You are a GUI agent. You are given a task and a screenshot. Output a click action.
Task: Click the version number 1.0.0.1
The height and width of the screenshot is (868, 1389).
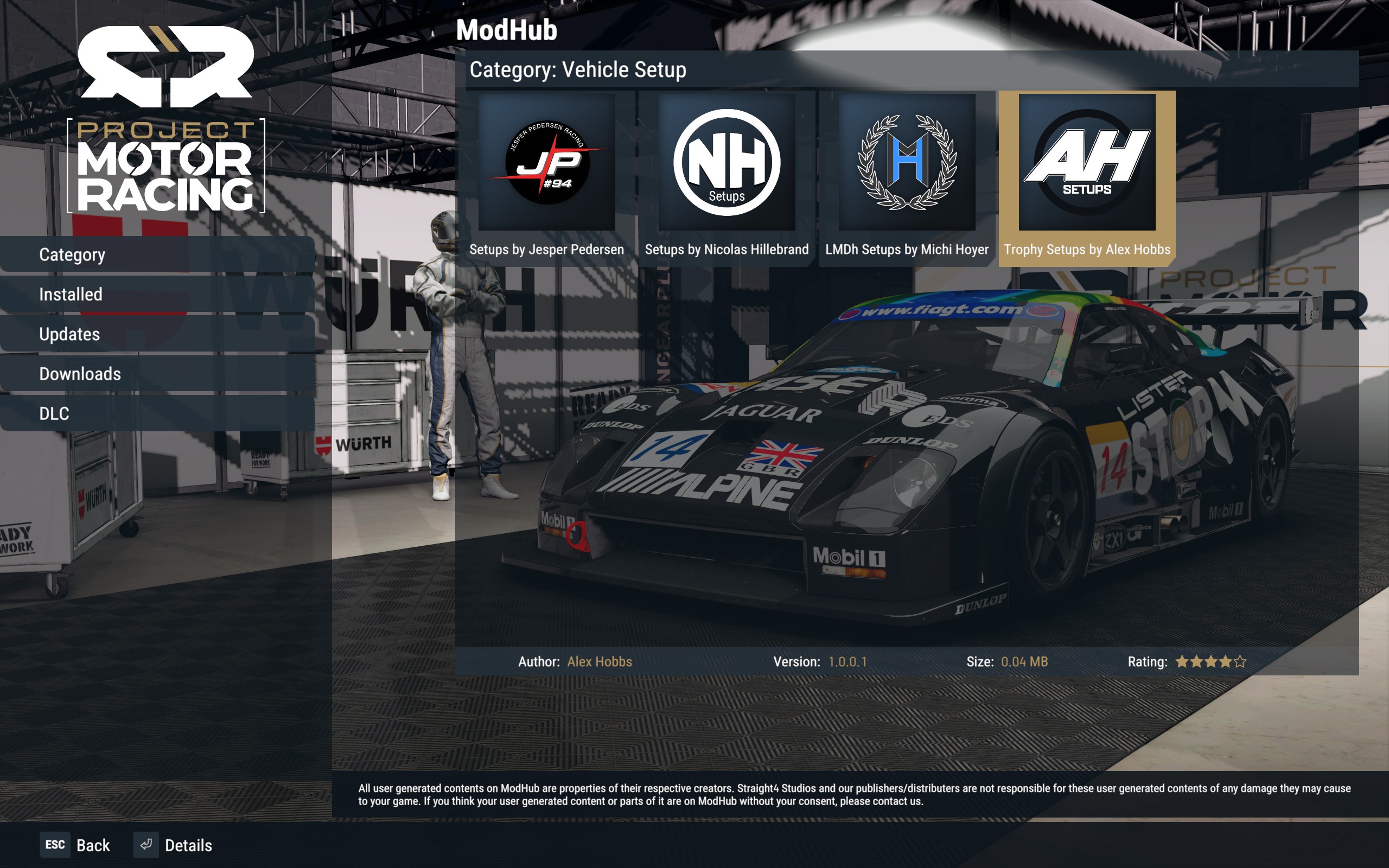coord(848,661)
